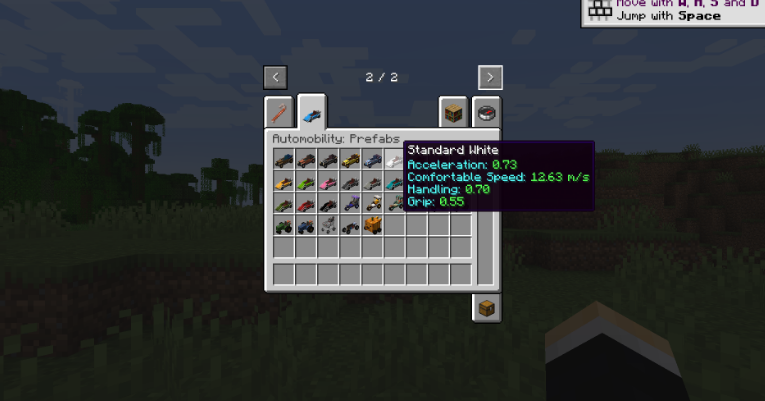This screenshot has width=765, height=401.
Task: Grab the shopping cart prefab
Action: [x=328, y=226]
